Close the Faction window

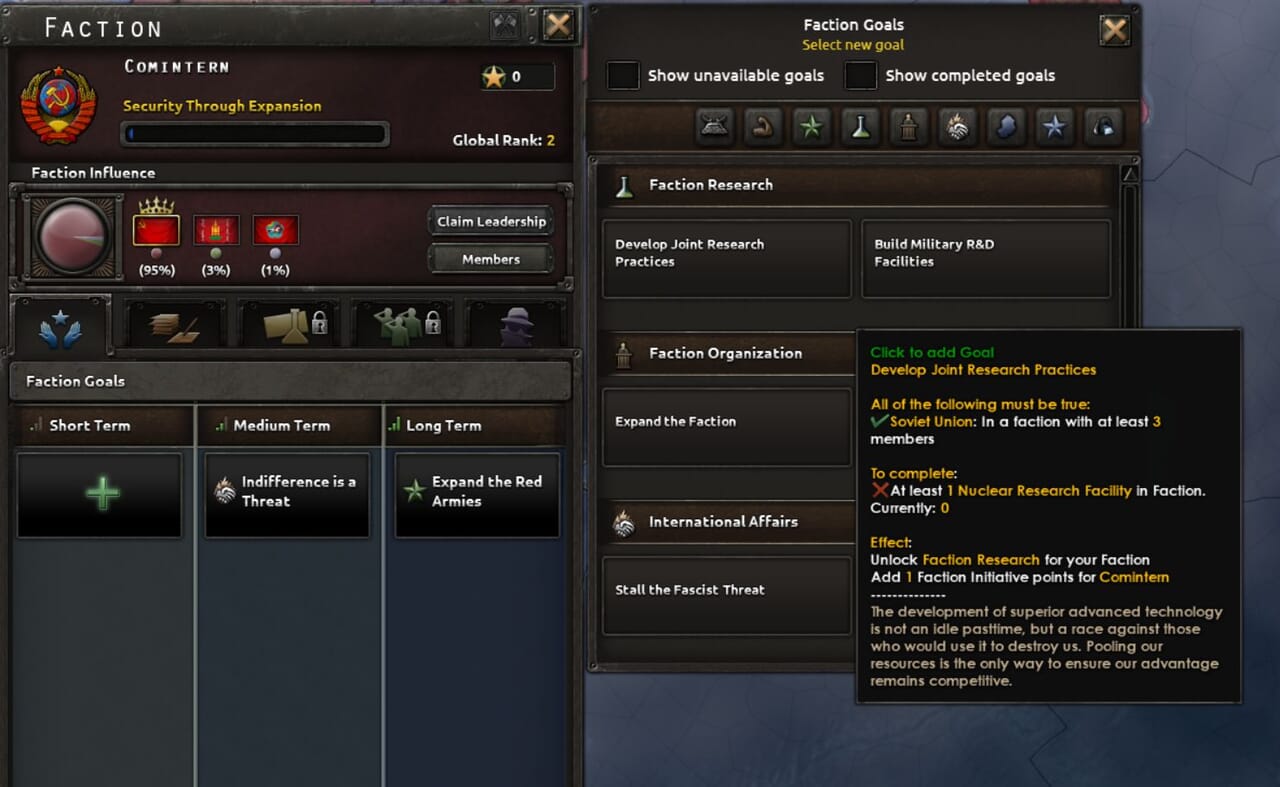pyautogui.click(x=558, y=25)
